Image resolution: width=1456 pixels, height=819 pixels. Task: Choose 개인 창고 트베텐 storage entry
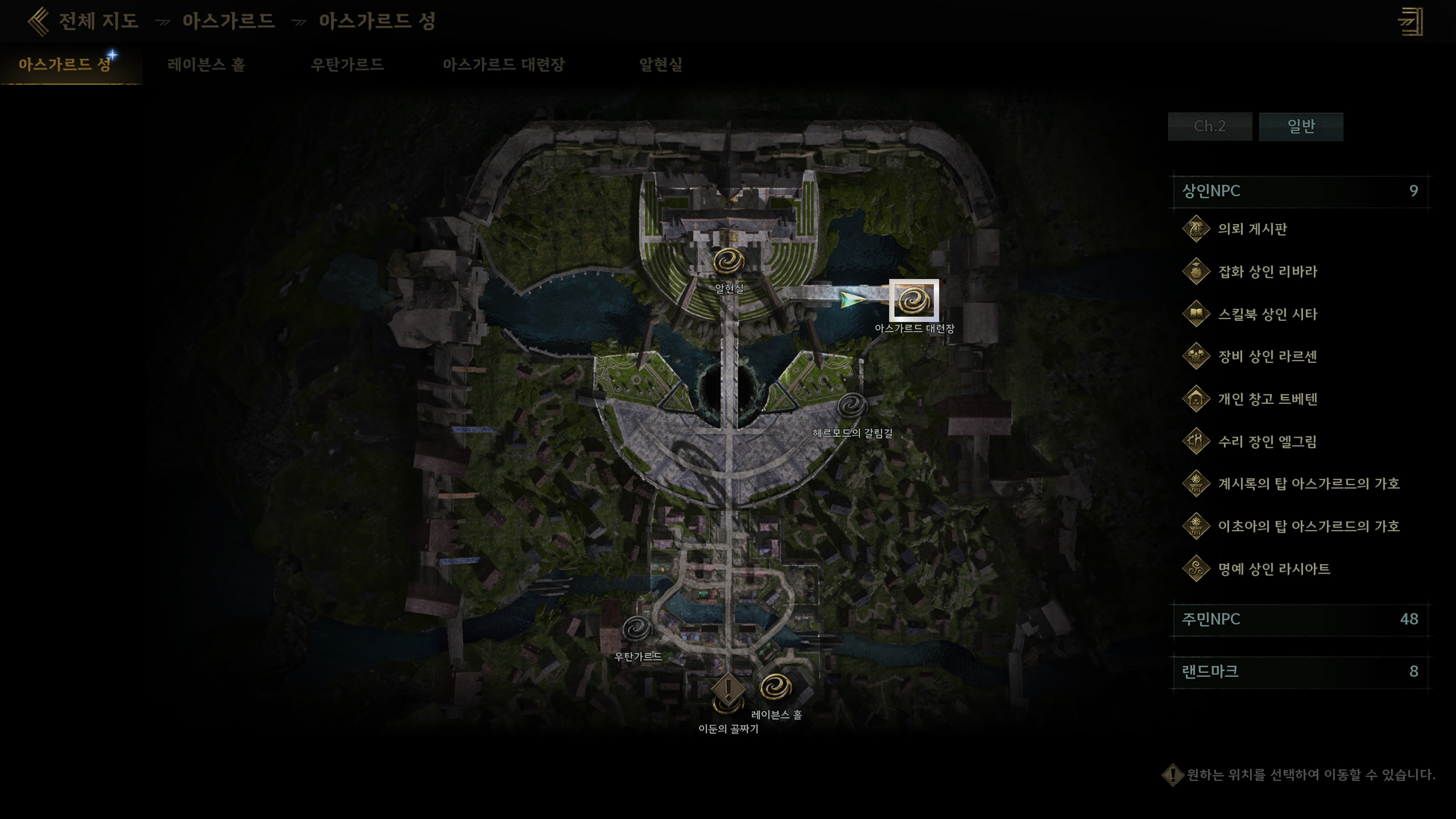tap(1267, 399)
